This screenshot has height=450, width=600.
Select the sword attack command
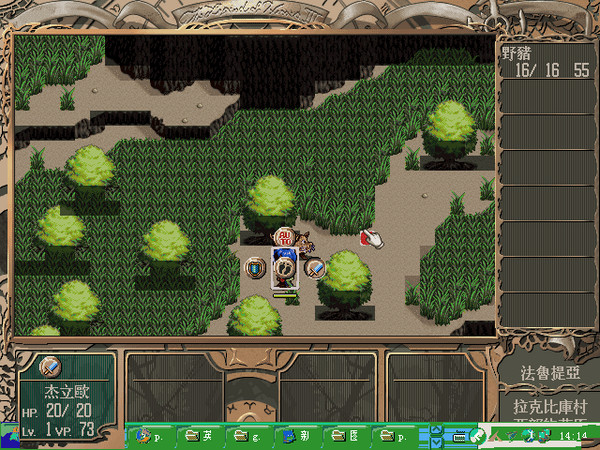[x=315, y=268]
